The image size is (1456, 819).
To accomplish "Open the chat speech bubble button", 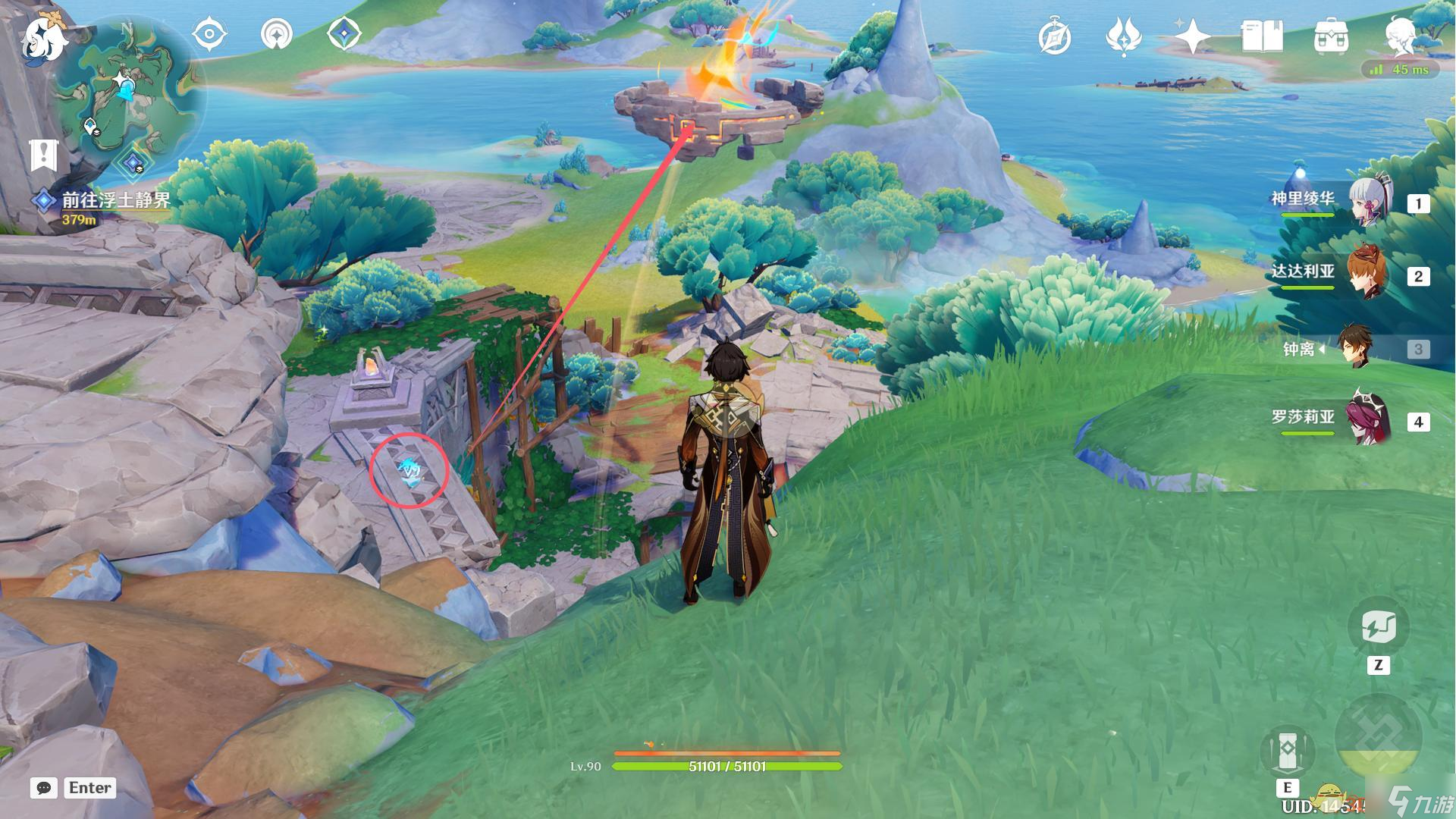I will click(44, 788).
